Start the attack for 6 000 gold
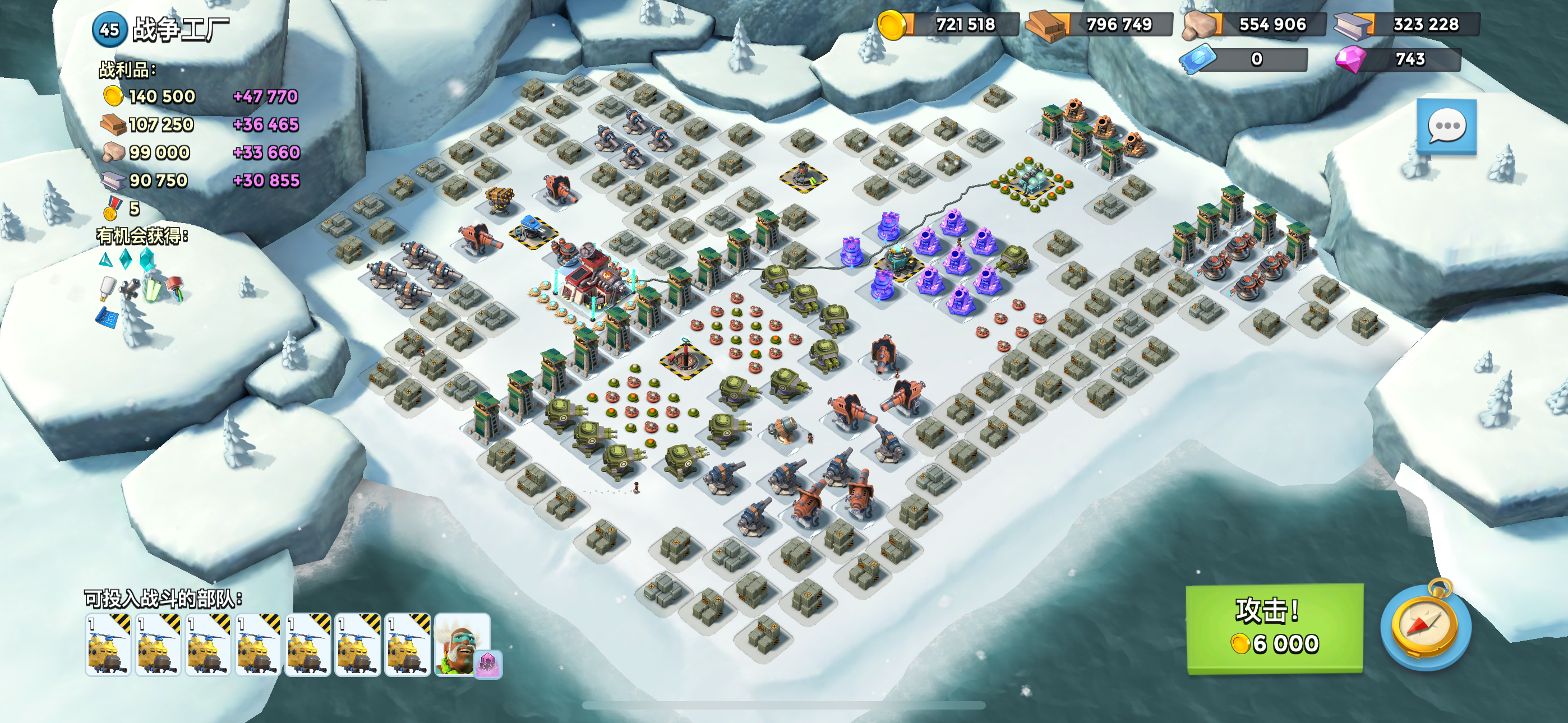1568x723 pixels. (x=1274, y=628)
